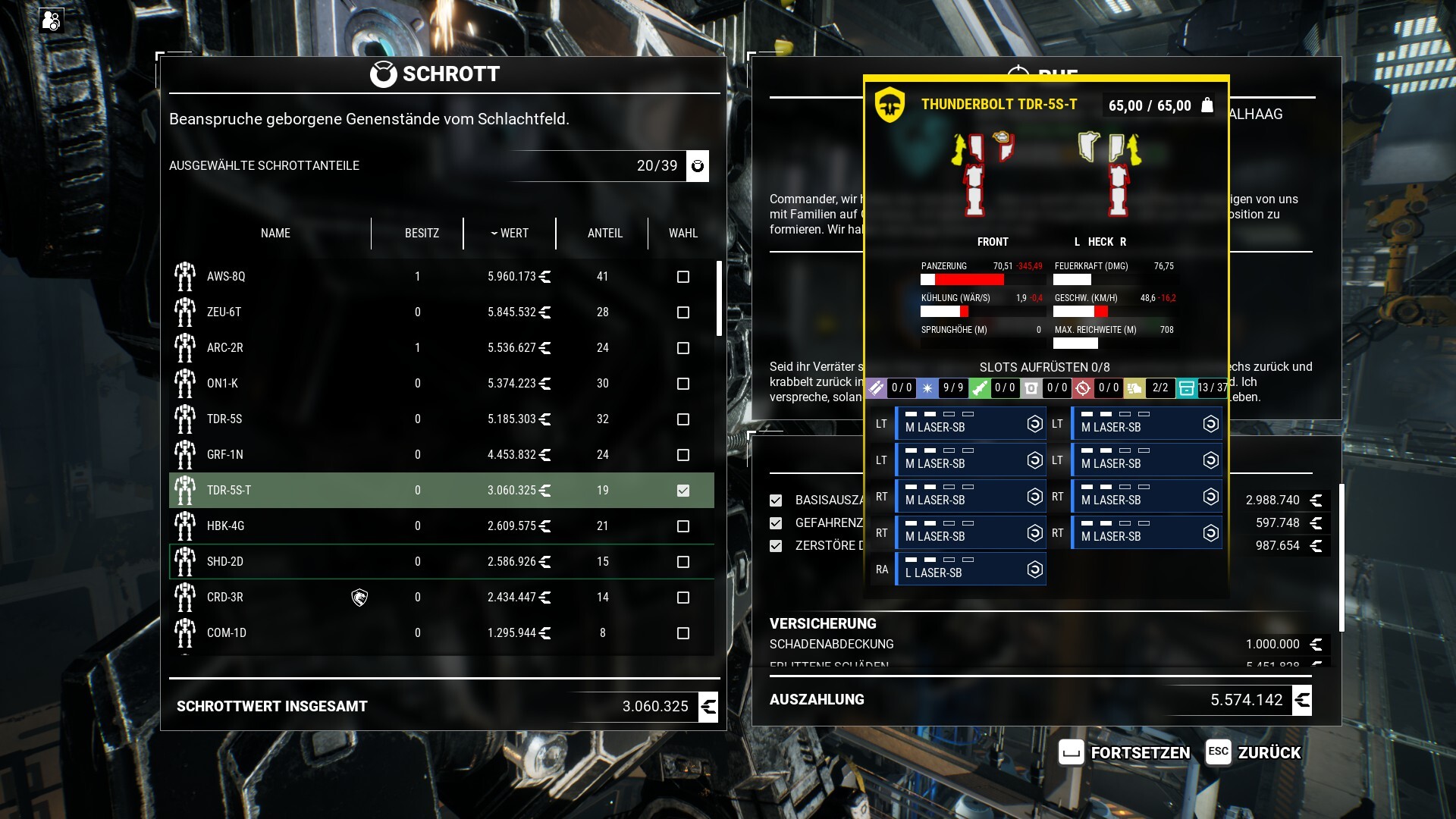This screenshot has width=1456, height=819.
Task: Open the pilot icon in top-left corner
Action: pyautogui.click(x=52, y=20)
